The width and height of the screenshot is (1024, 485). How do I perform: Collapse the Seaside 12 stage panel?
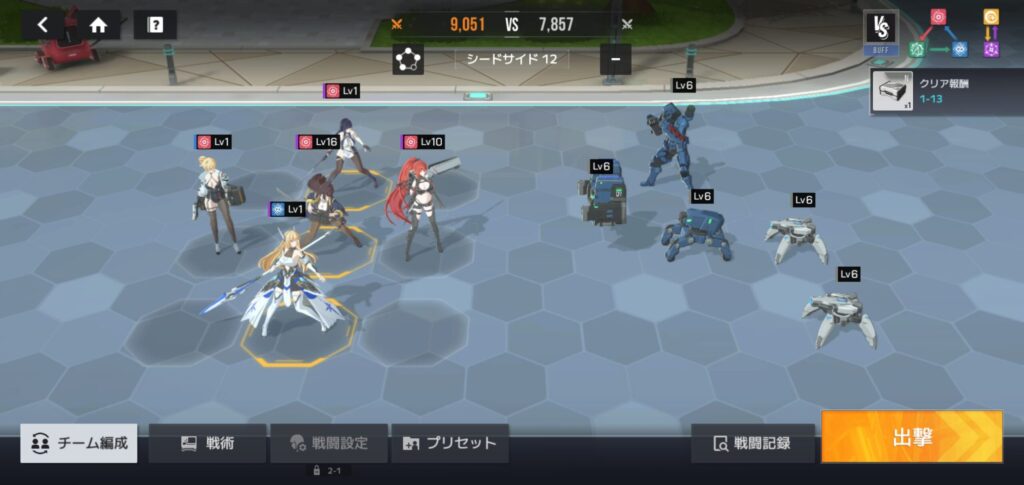(615, 59)
